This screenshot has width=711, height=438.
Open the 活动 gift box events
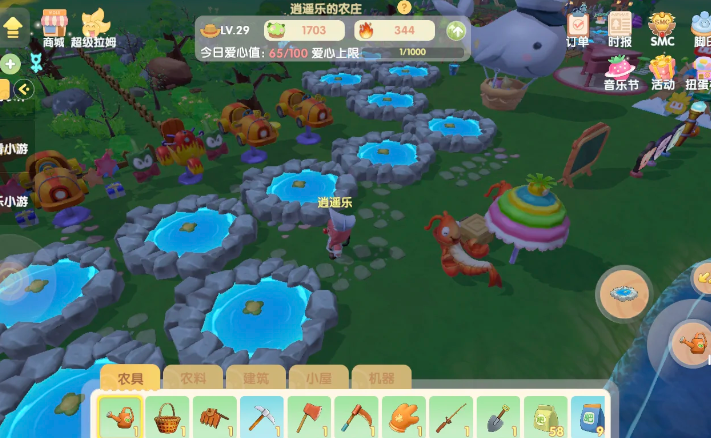pyautogui.click(x=662, y=71)
